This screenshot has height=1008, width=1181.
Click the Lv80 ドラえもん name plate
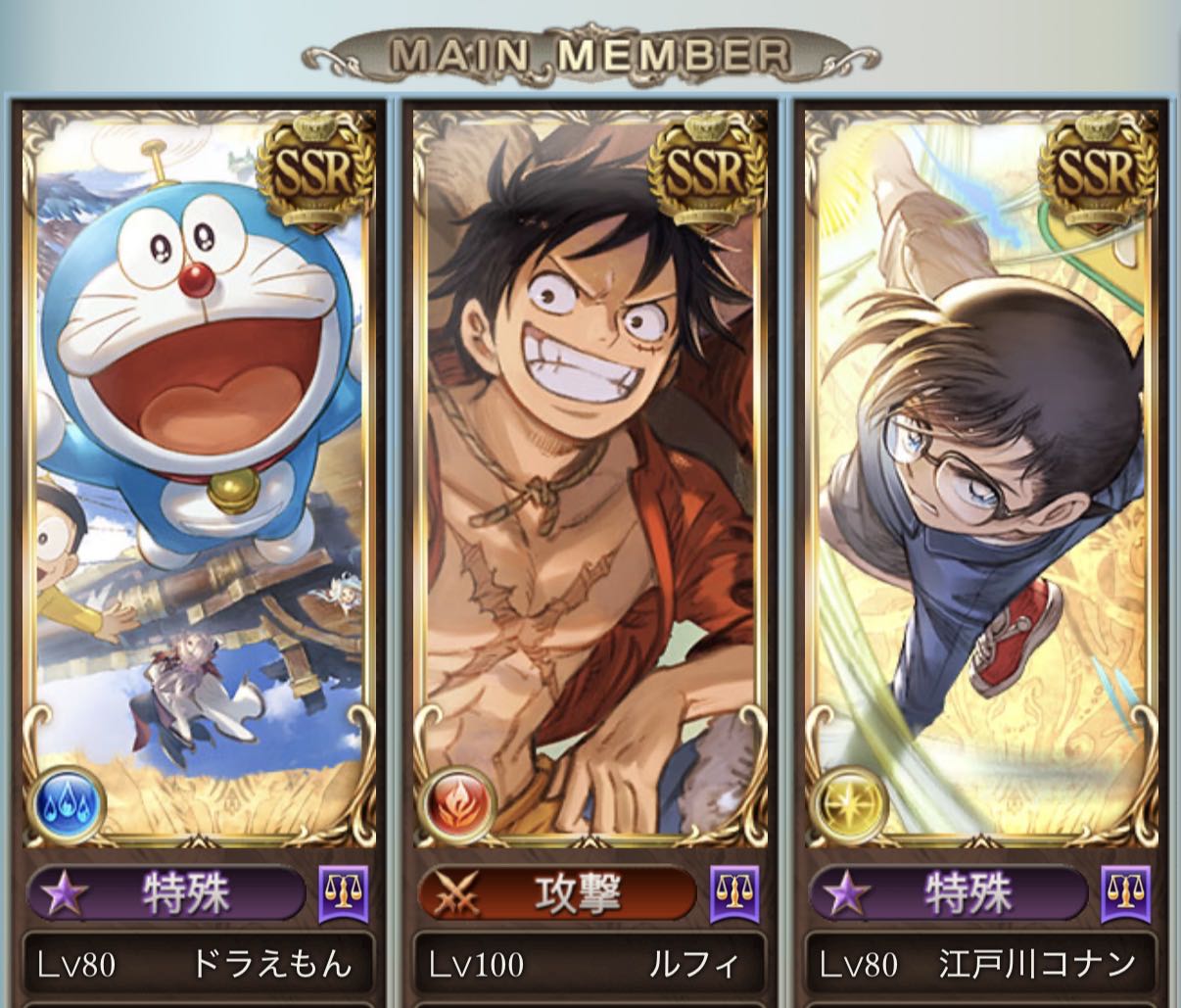coord(199,965)
